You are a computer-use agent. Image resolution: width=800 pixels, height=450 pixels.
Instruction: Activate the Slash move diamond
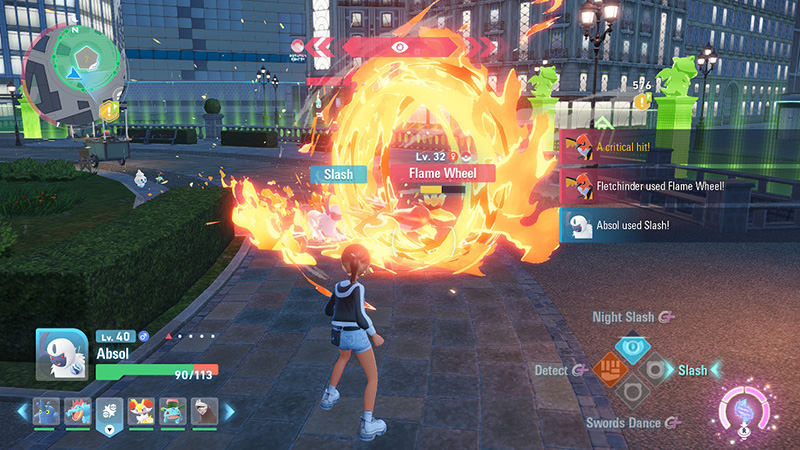click(658, 370)
